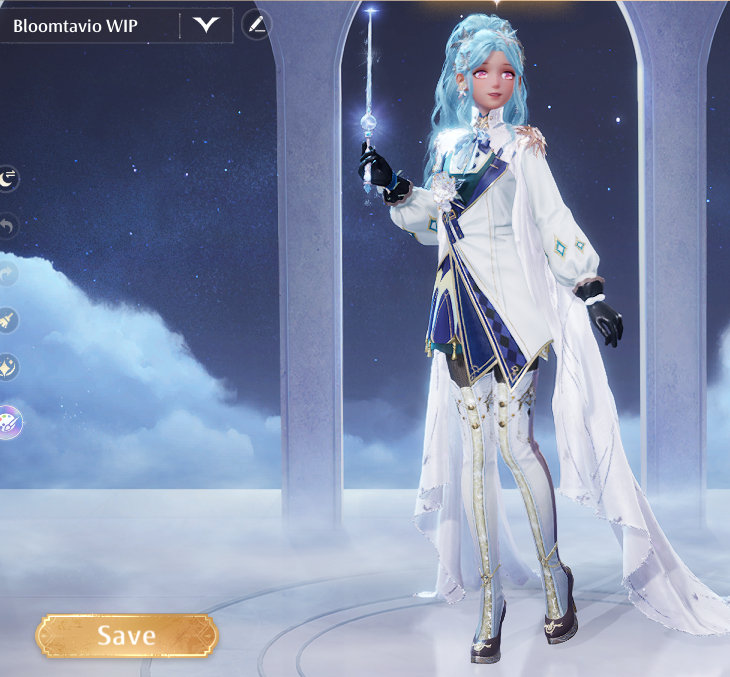Undo the last outfit change
The height and width of the screenshot is (677, 730).
click(8, 226)
